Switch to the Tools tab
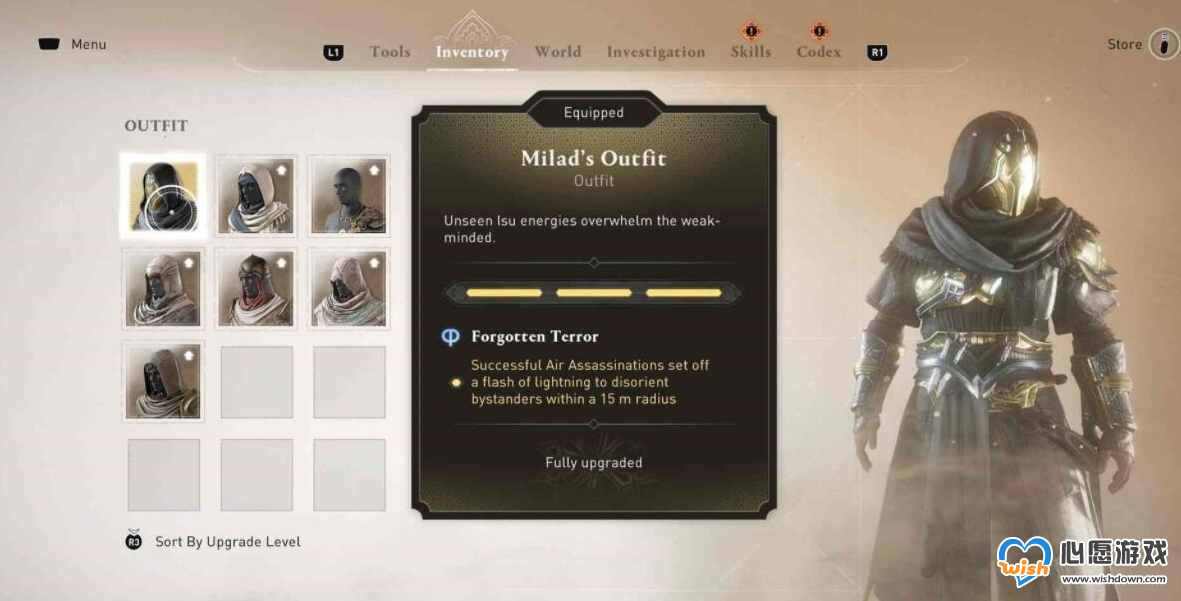 tap(389, 52)
